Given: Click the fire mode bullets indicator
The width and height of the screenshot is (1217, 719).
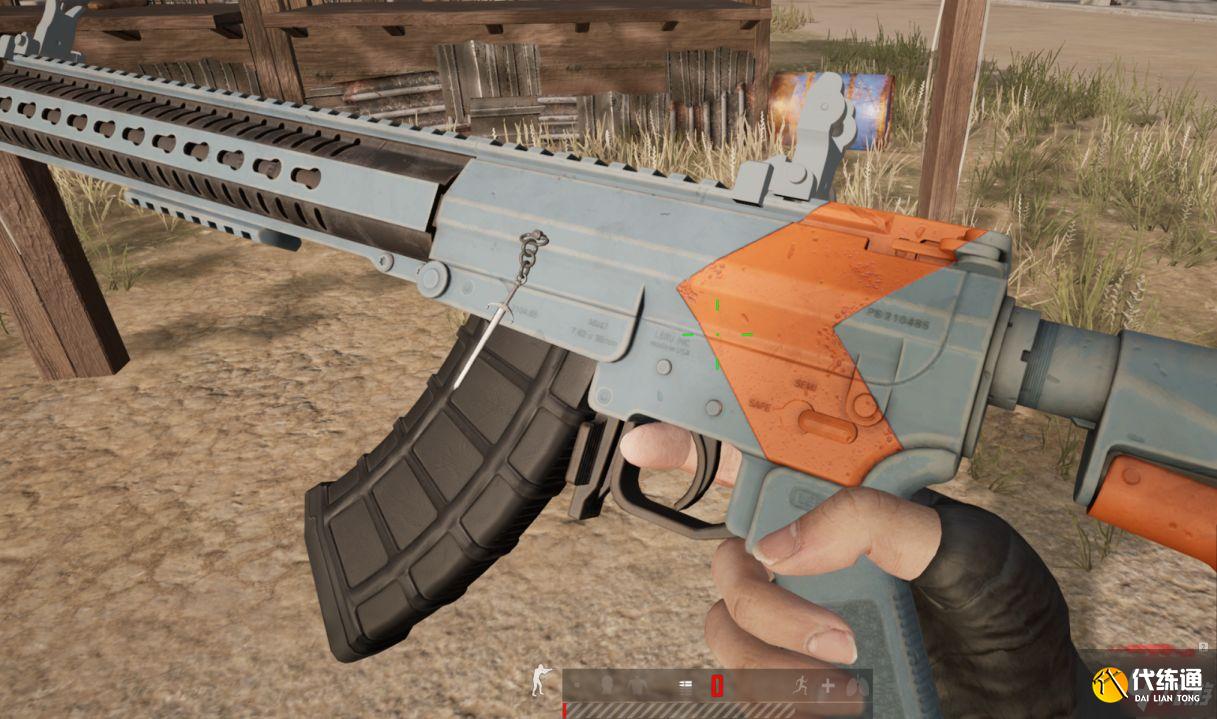Looking at the screenshot, I should click(x=686, y=686).
